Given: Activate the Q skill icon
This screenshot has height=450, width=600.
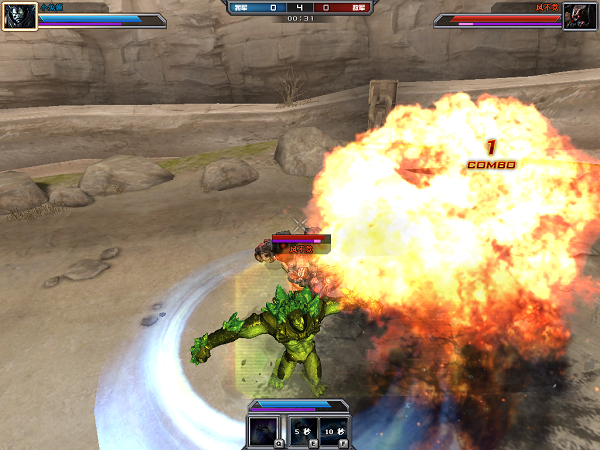Looking at the screenshot, I should pos(266,431).
